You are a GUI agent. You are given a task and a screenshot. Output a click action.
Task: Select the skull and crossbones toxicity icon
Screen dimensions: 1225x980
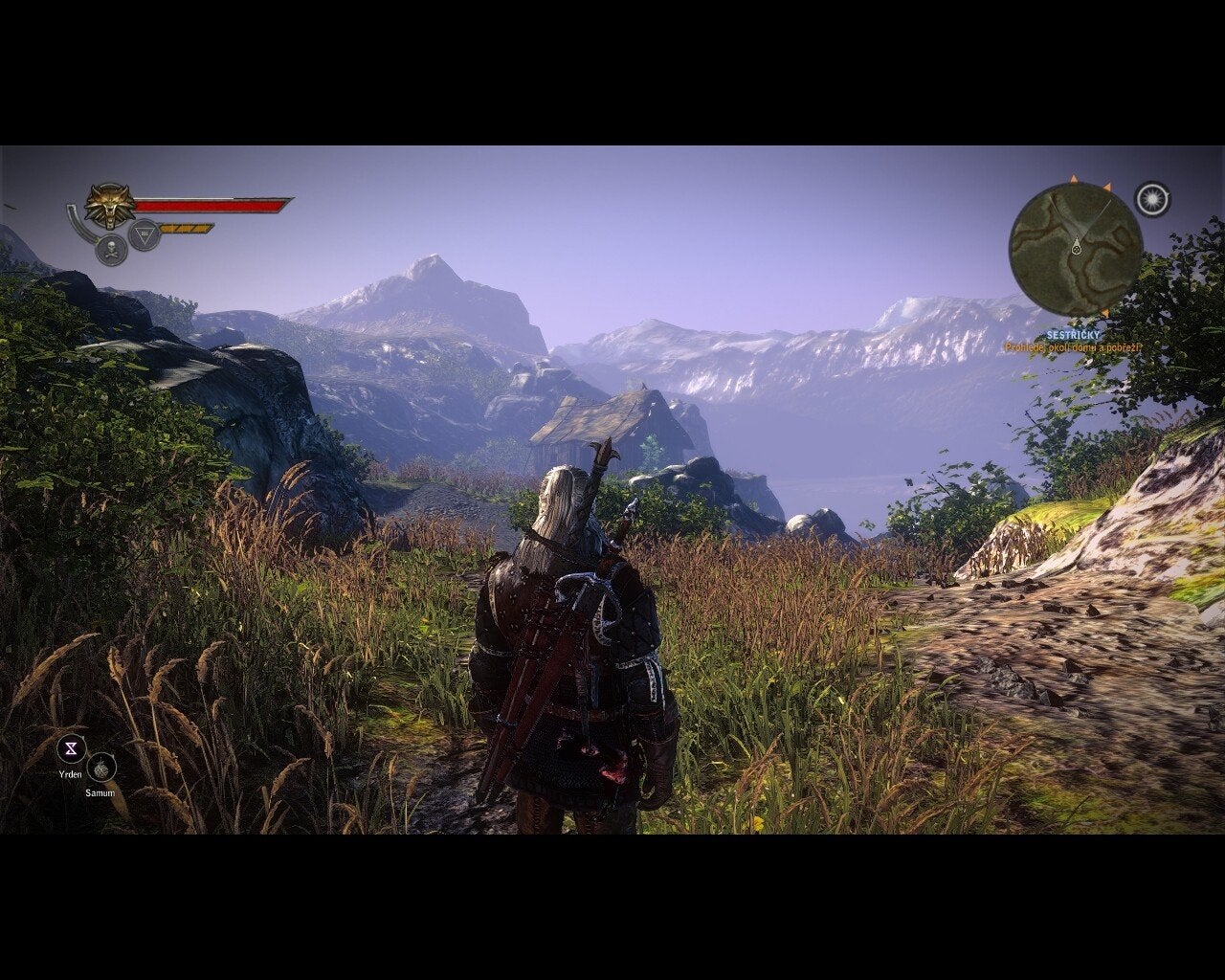[112, 250]
